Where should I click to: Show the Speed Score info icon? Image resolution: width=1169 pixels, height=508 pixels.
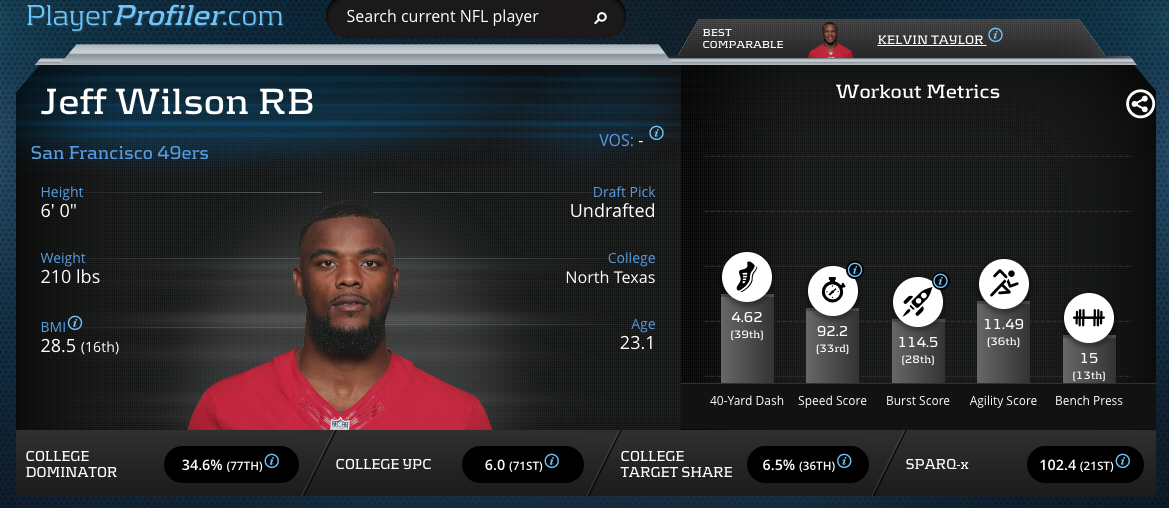coord(855,270)
